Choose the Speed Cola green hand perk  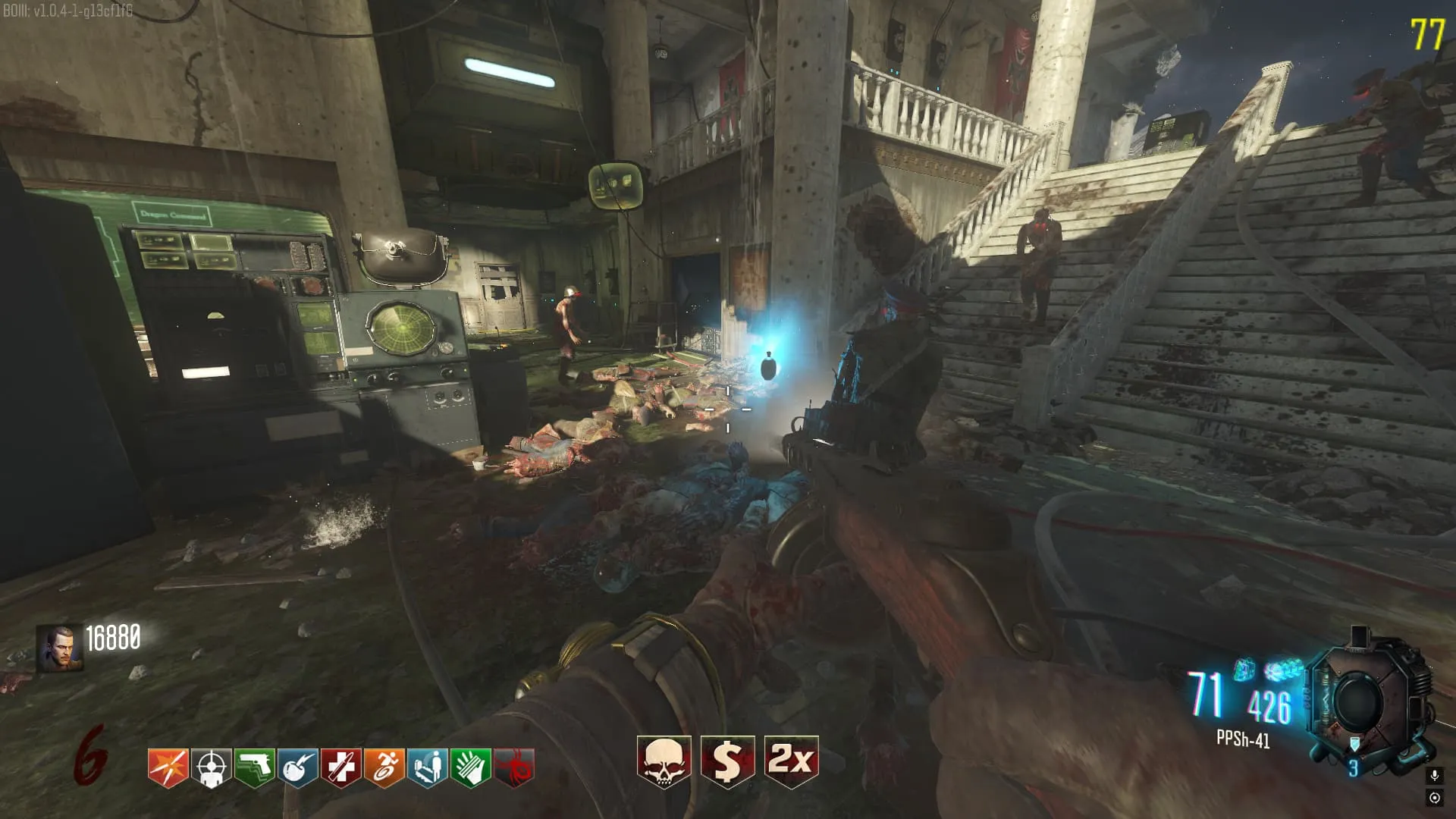click(x=470, y=768)
